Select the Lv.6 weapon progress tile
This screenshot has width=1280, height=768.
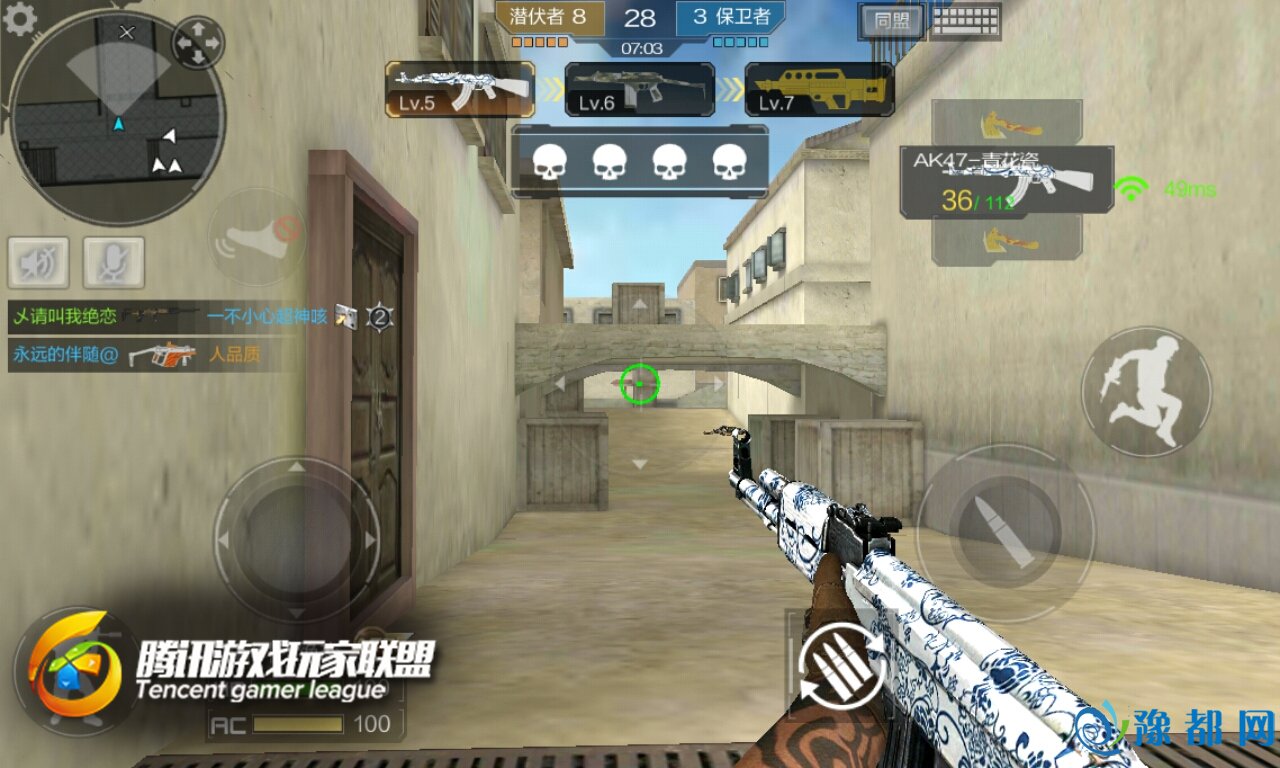pyautogui.click(x=640, y=90)
